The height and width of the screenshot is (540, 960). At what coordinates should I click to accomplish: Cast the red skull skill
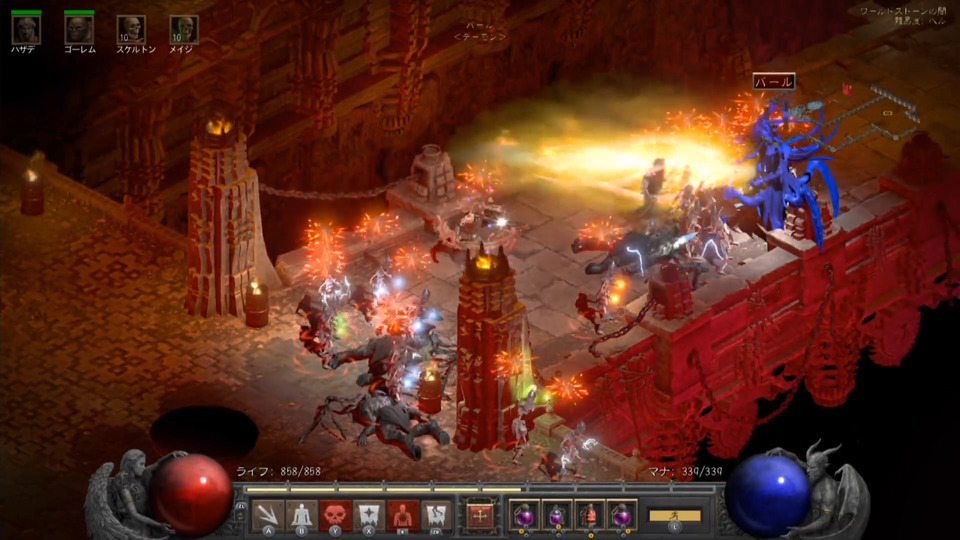tap(335, 514)
